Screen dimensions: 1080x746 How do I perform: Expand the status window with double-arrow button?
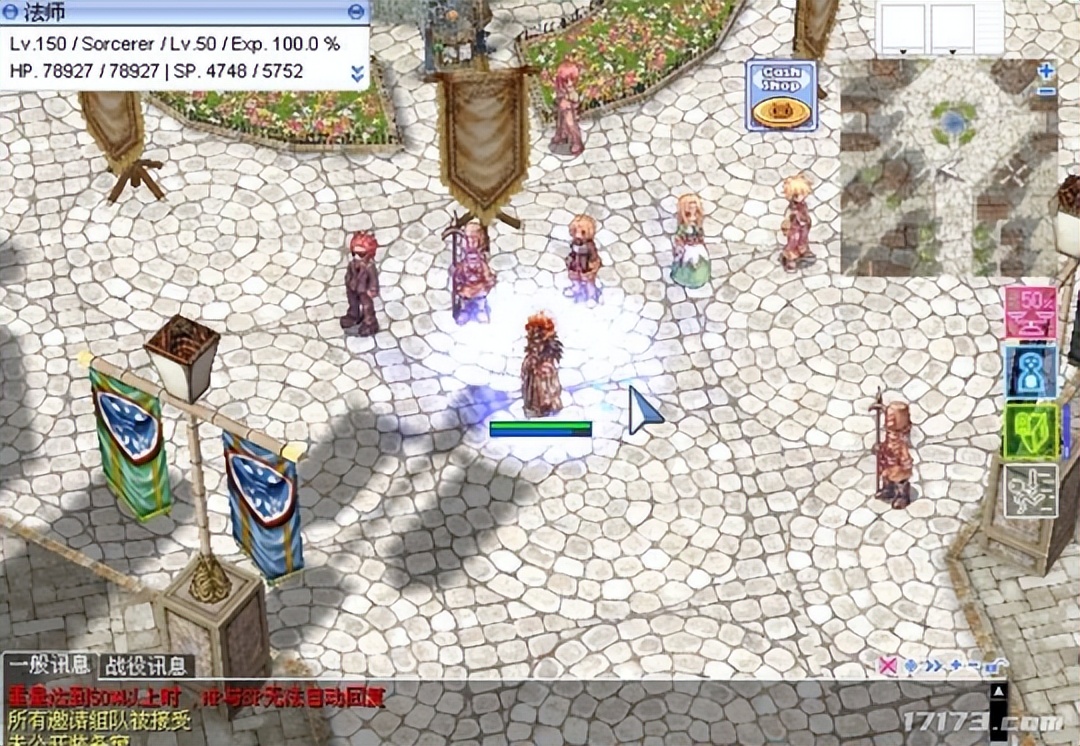[357, 73]
